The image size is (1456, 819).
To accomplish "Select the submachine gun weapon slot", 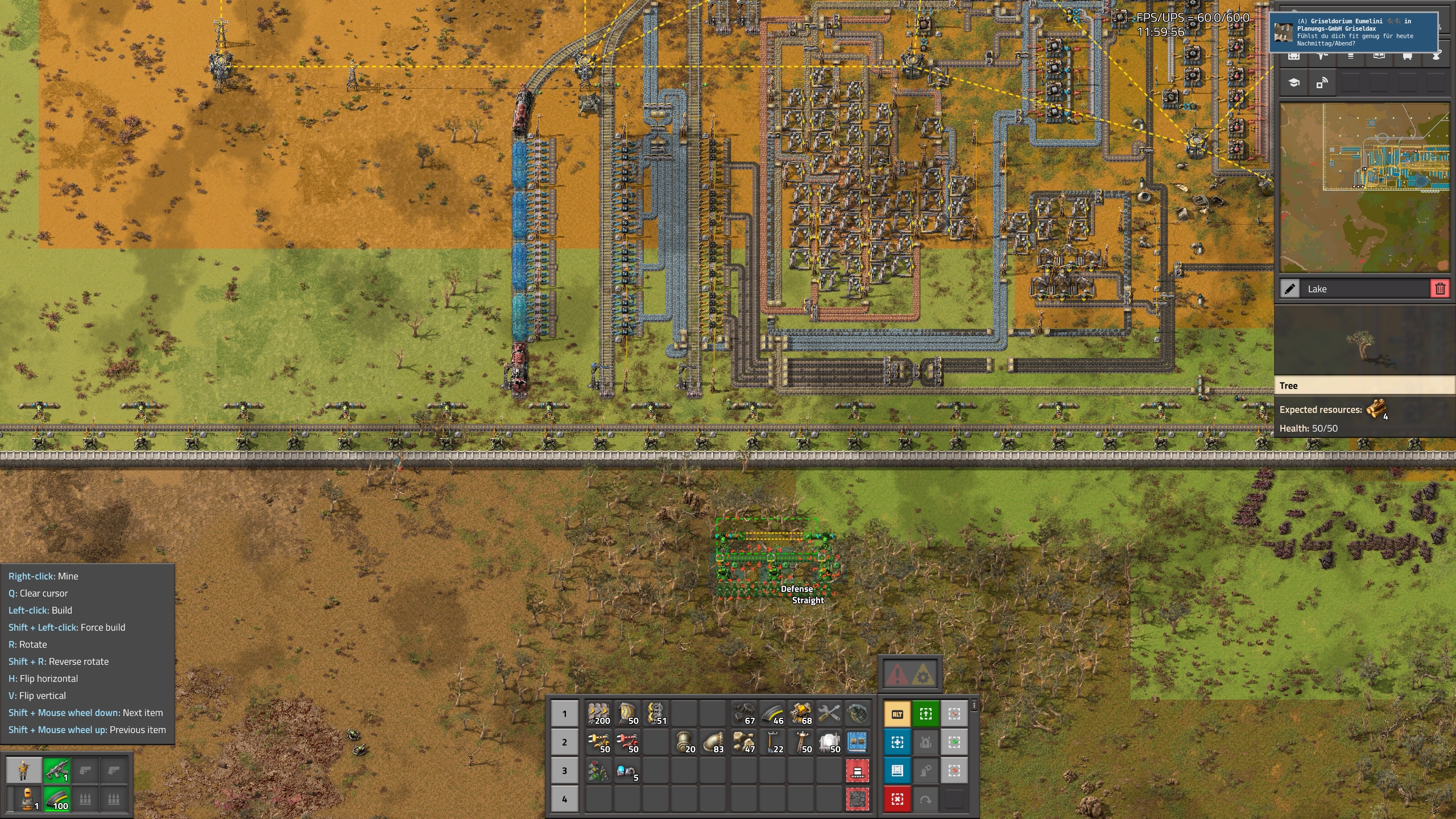I will pos(56,771).
